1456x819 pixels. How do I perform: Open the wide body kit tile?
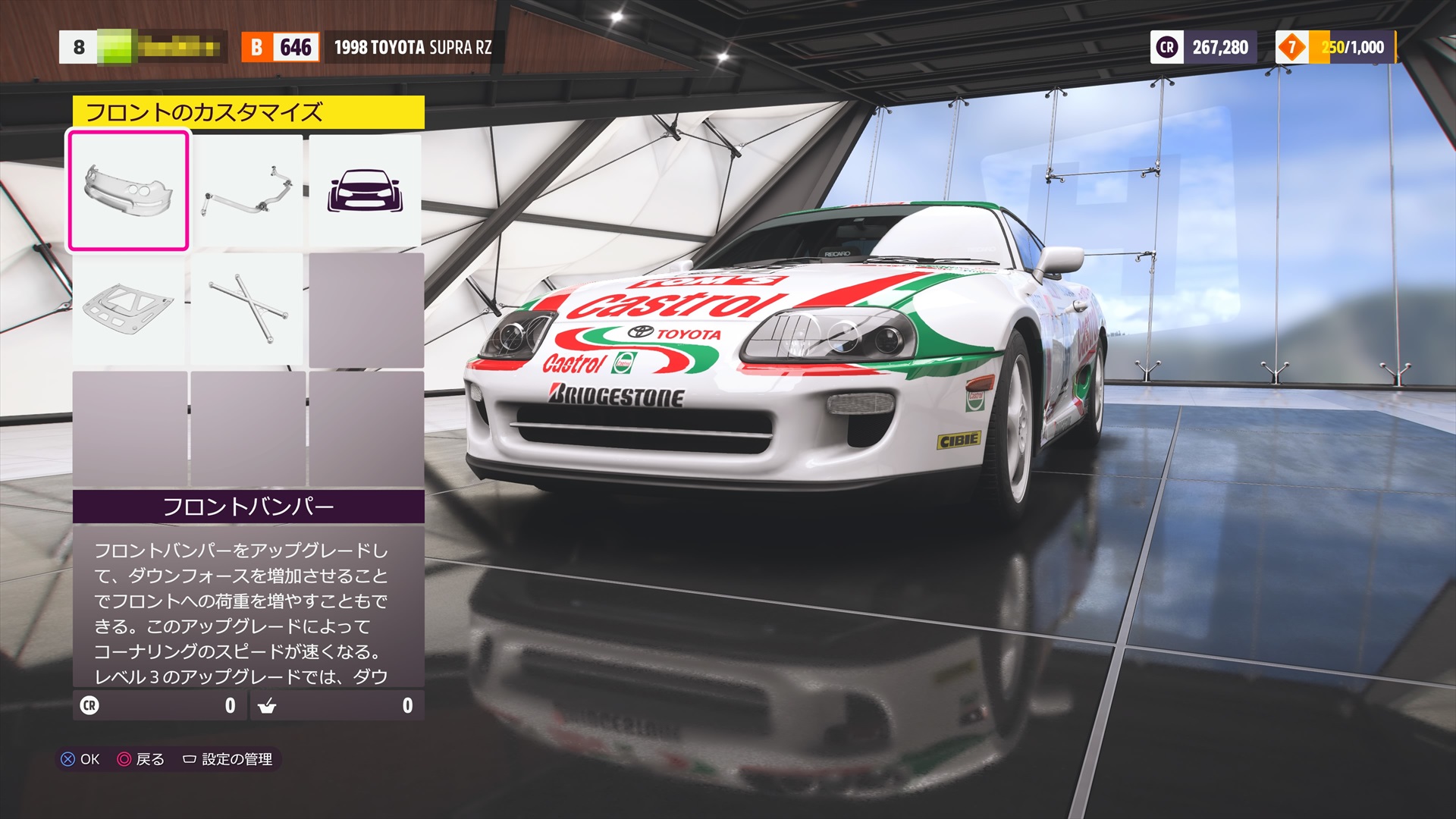[365, 190]
